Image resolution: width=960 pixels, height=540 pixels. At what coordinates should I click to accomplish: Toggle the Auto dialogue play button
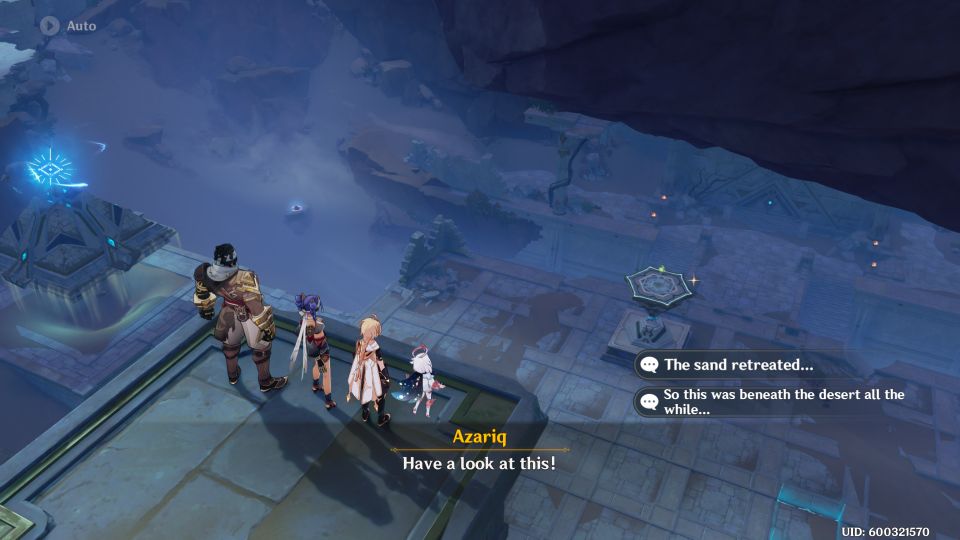tap(51, 25)
